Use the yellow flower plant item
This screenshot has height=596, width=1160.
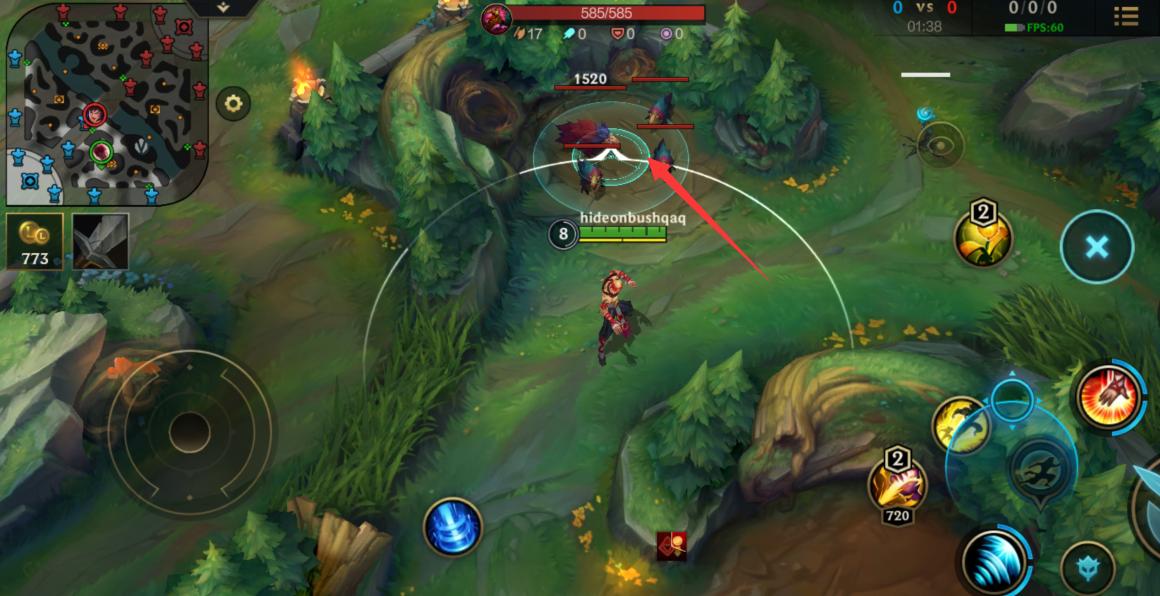click(x=983, y=238)
